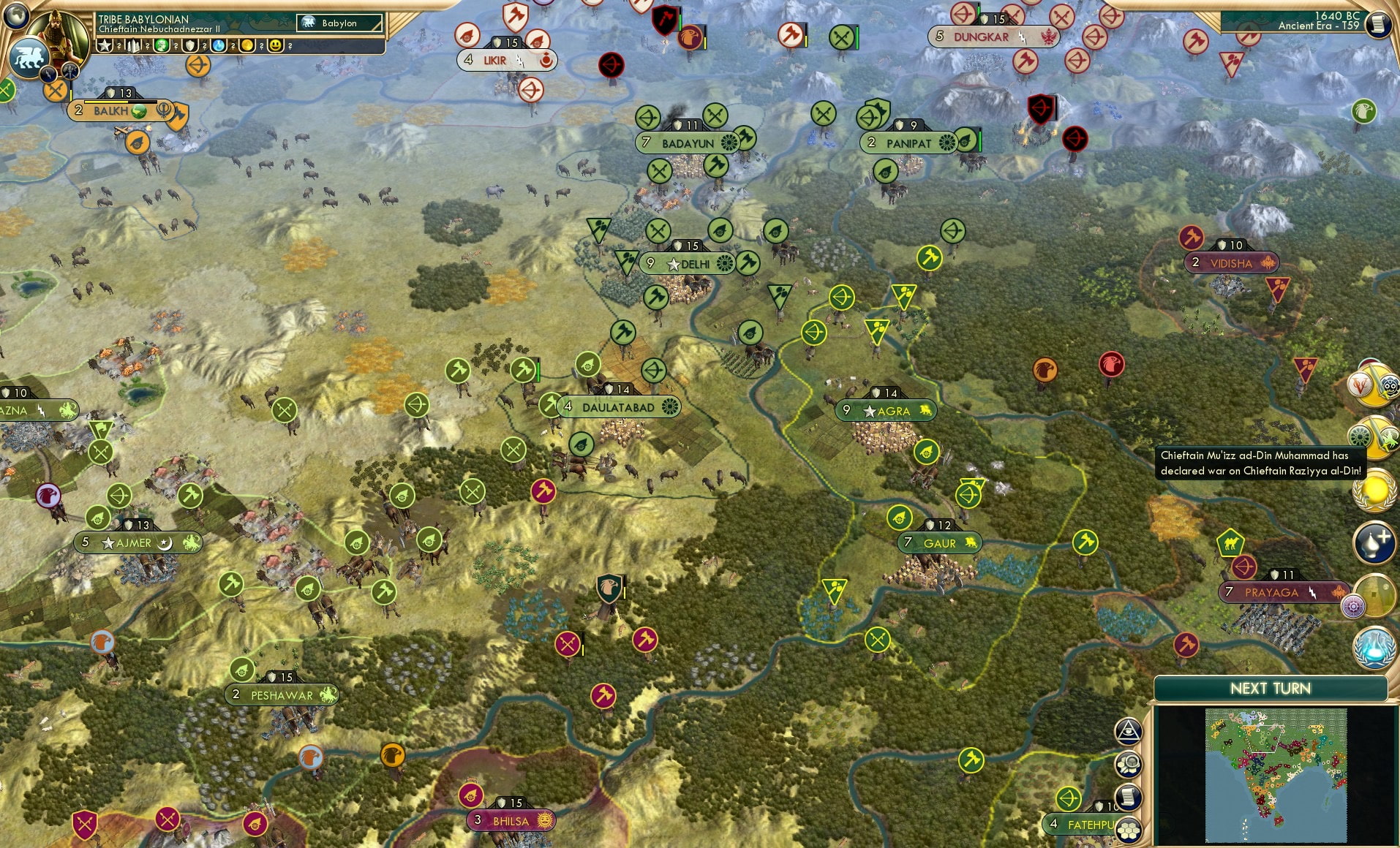Click the notification scroll log icon
The height and width of the screenshot is (848, 1400).
click(1129, 798)
